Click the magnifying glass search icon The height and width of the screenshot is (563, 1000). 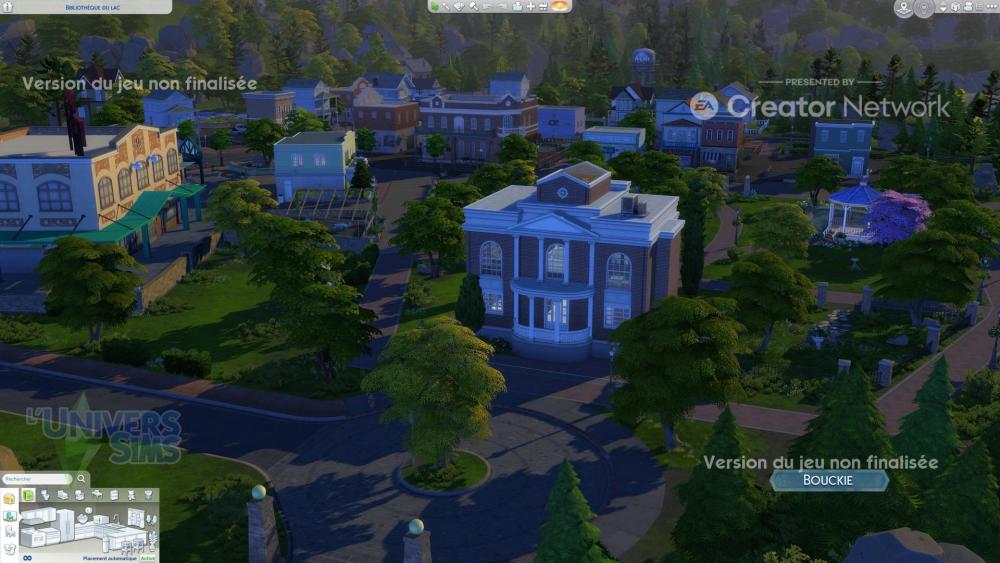pyautogui.click(x=82, y=480)
